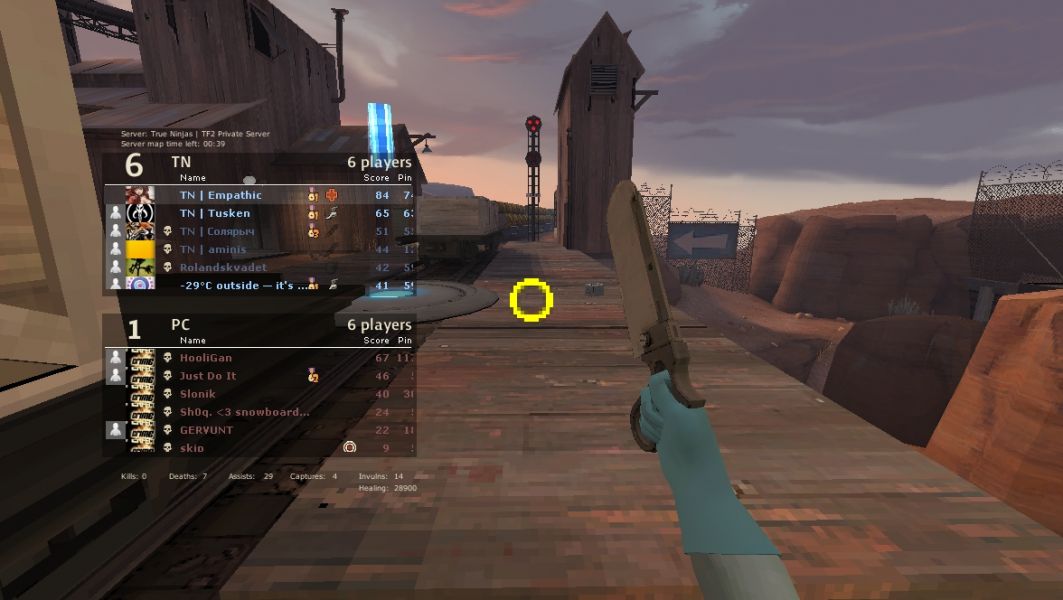
Task: Open TN | Tusken's avatar picture
Action: click(x=140, y=213)
